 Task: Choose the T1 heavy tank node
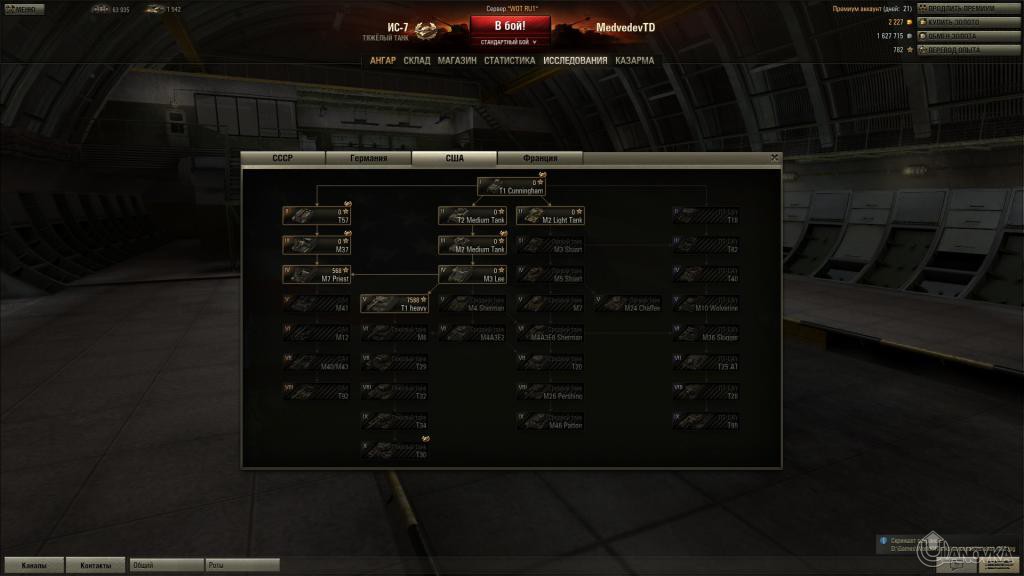tap(395, 303)
